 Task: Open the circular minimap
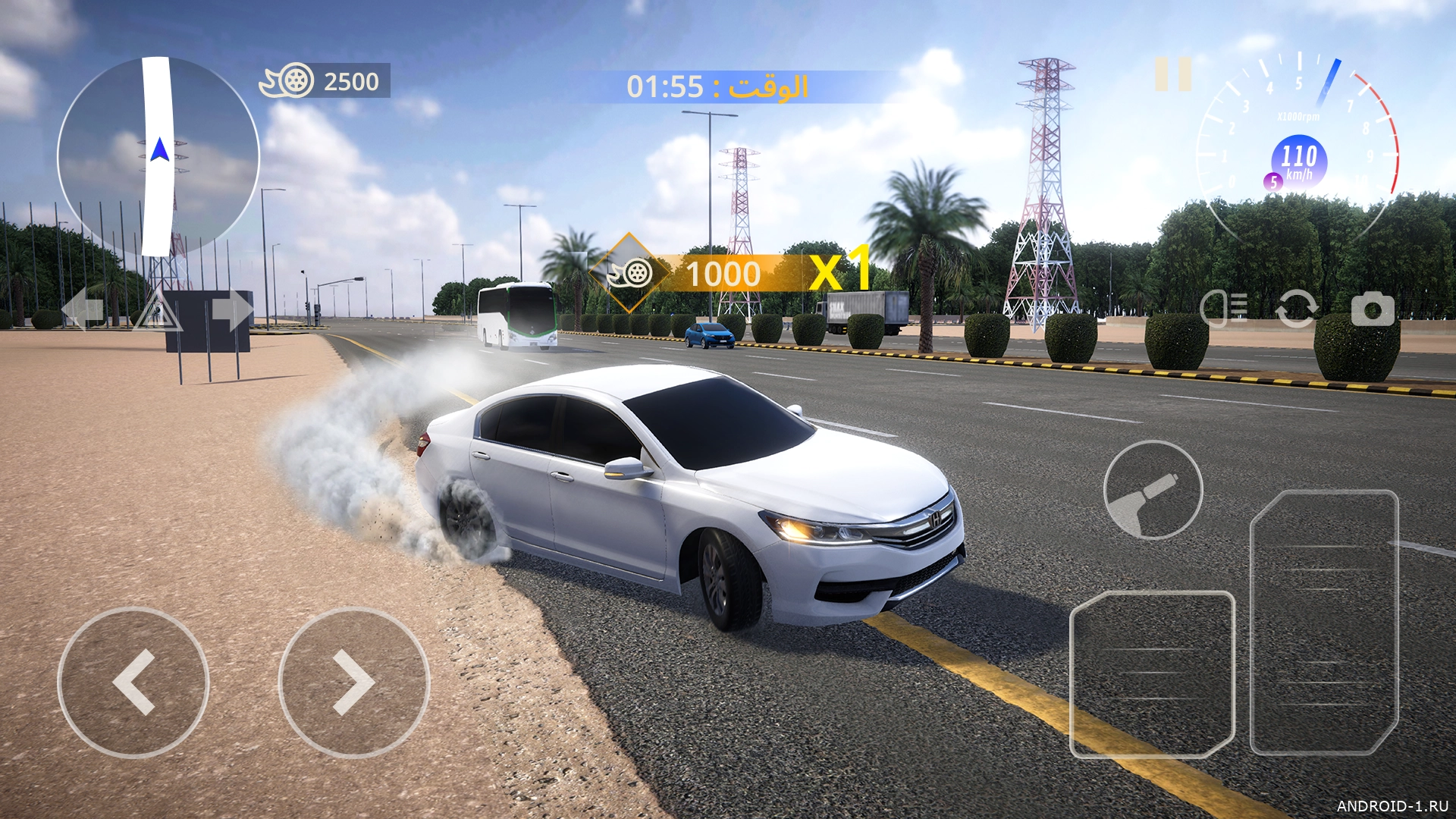[158, 157]
